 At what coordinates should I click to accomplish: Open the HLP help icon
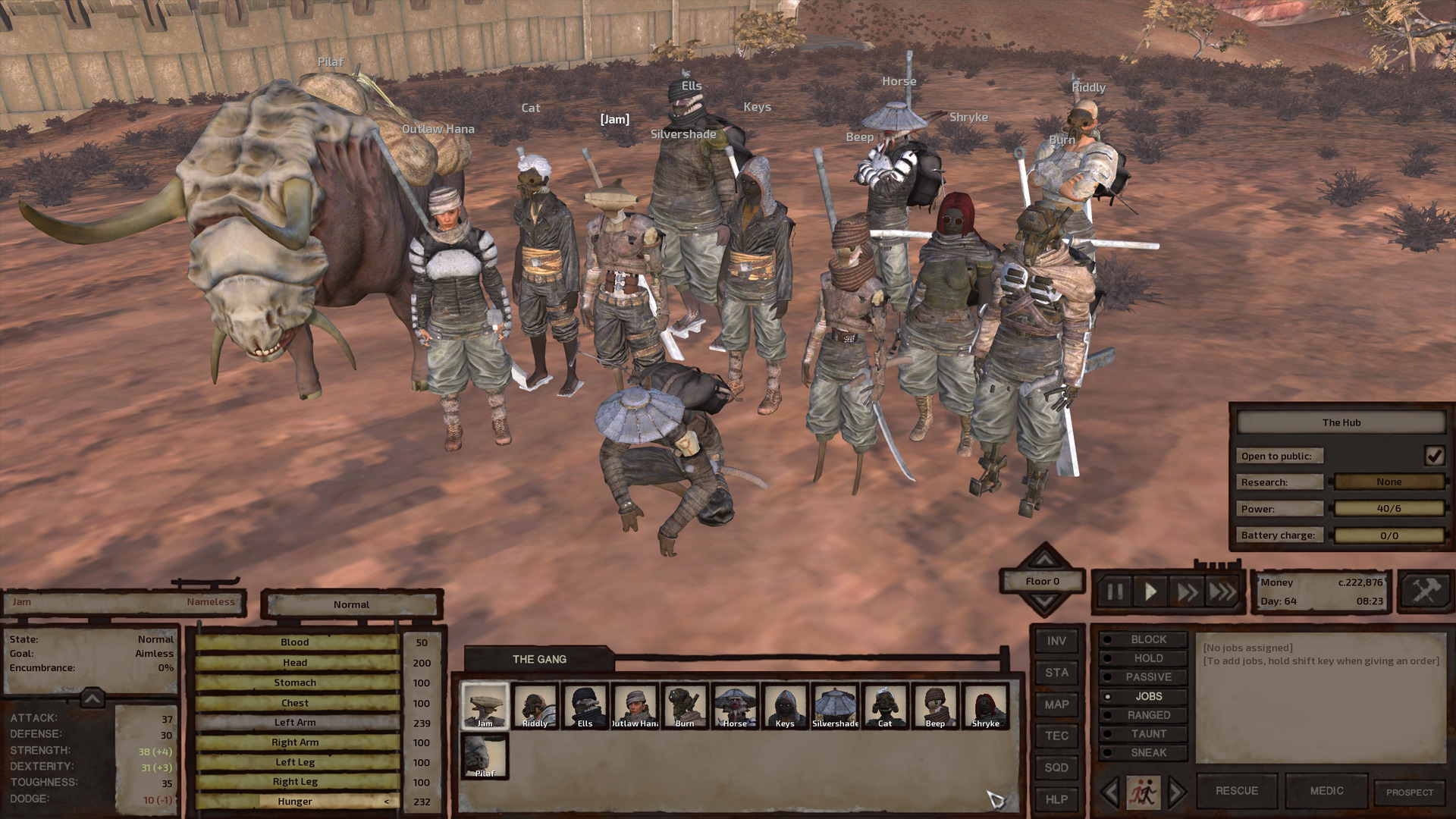tap(1056, 799)
